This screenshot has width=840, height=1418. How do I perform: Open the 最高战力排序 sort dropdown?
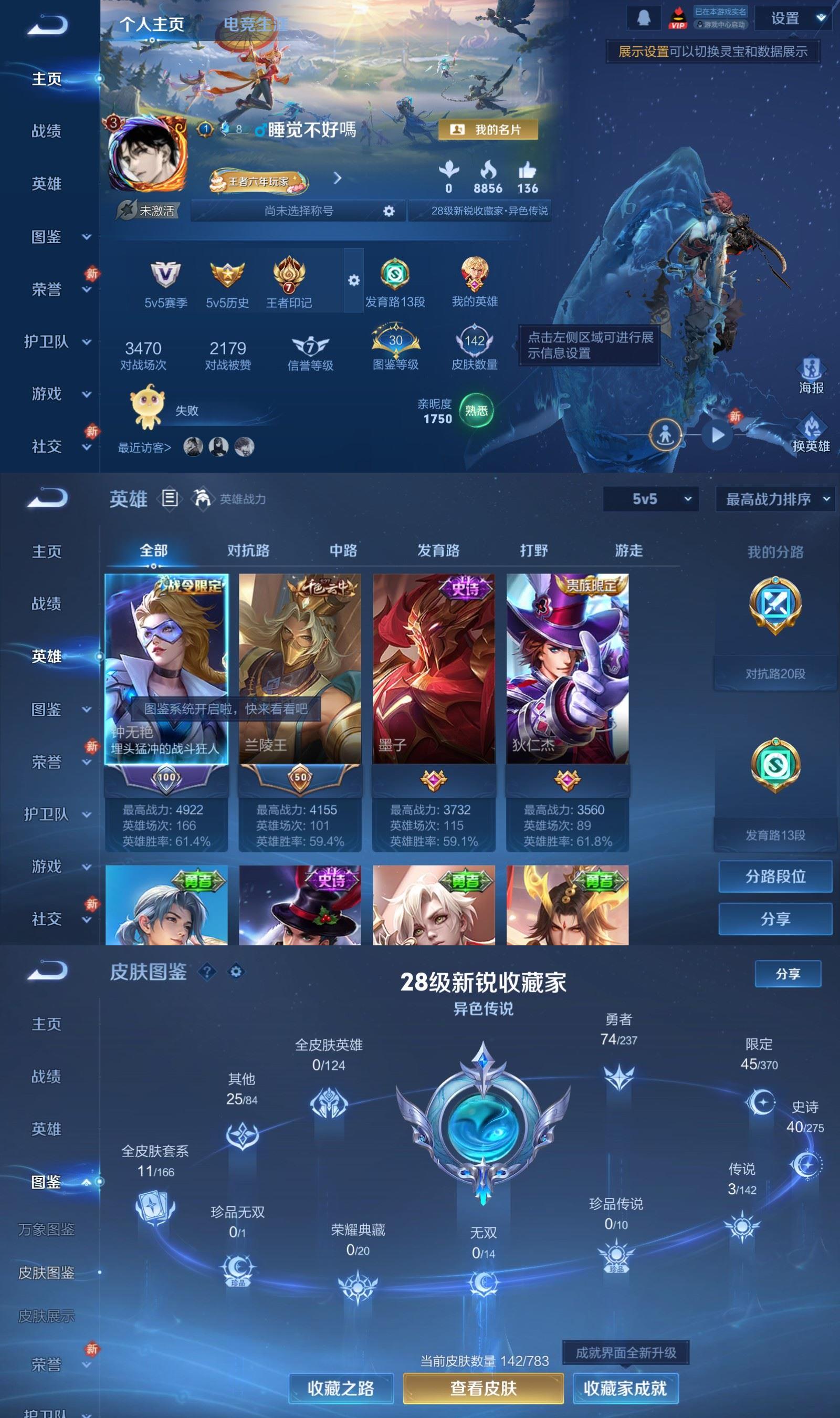pos(774,500)
